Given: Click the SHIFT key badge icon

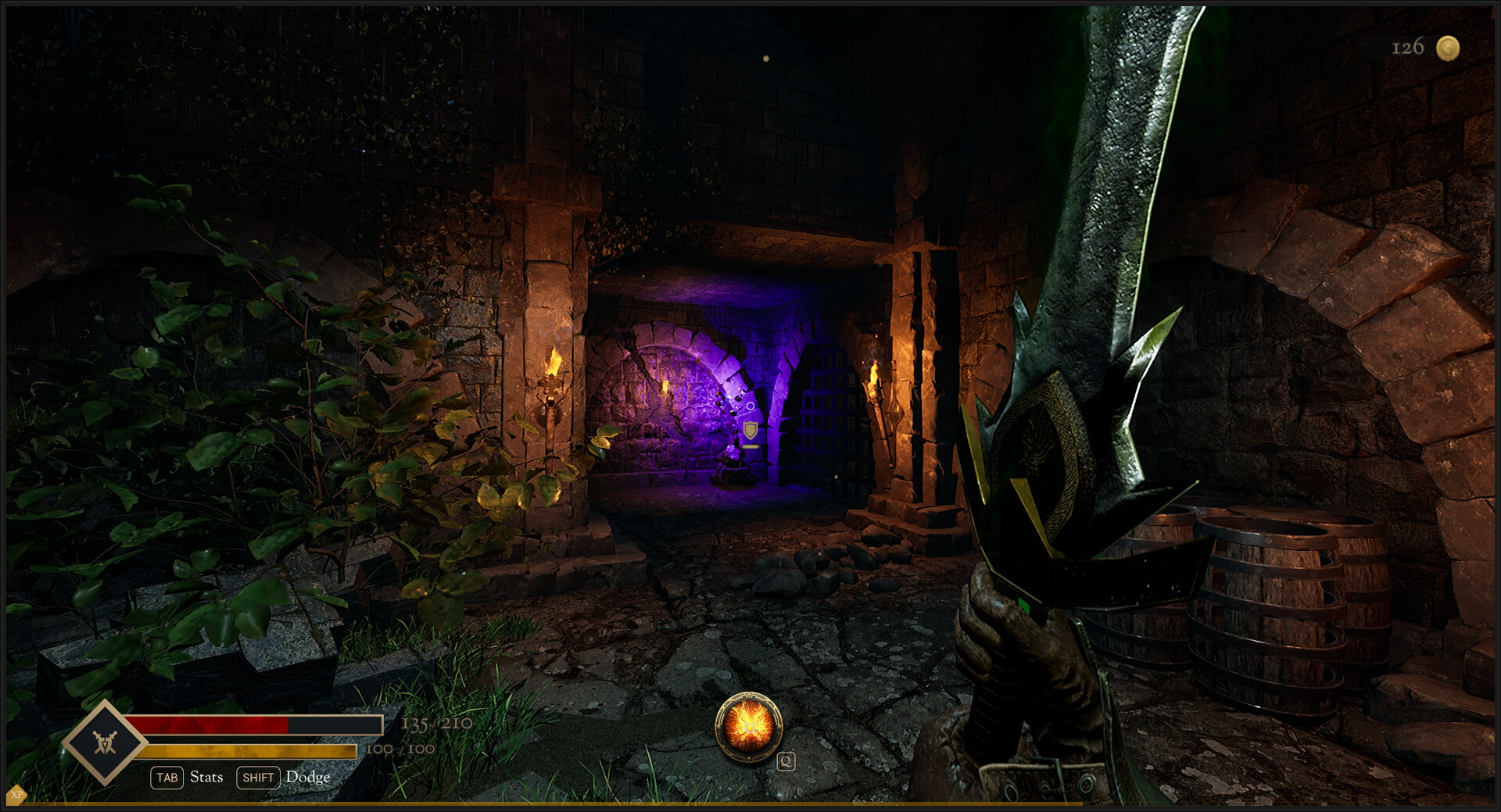Looking at the screenshot, I should pos(258,778).
